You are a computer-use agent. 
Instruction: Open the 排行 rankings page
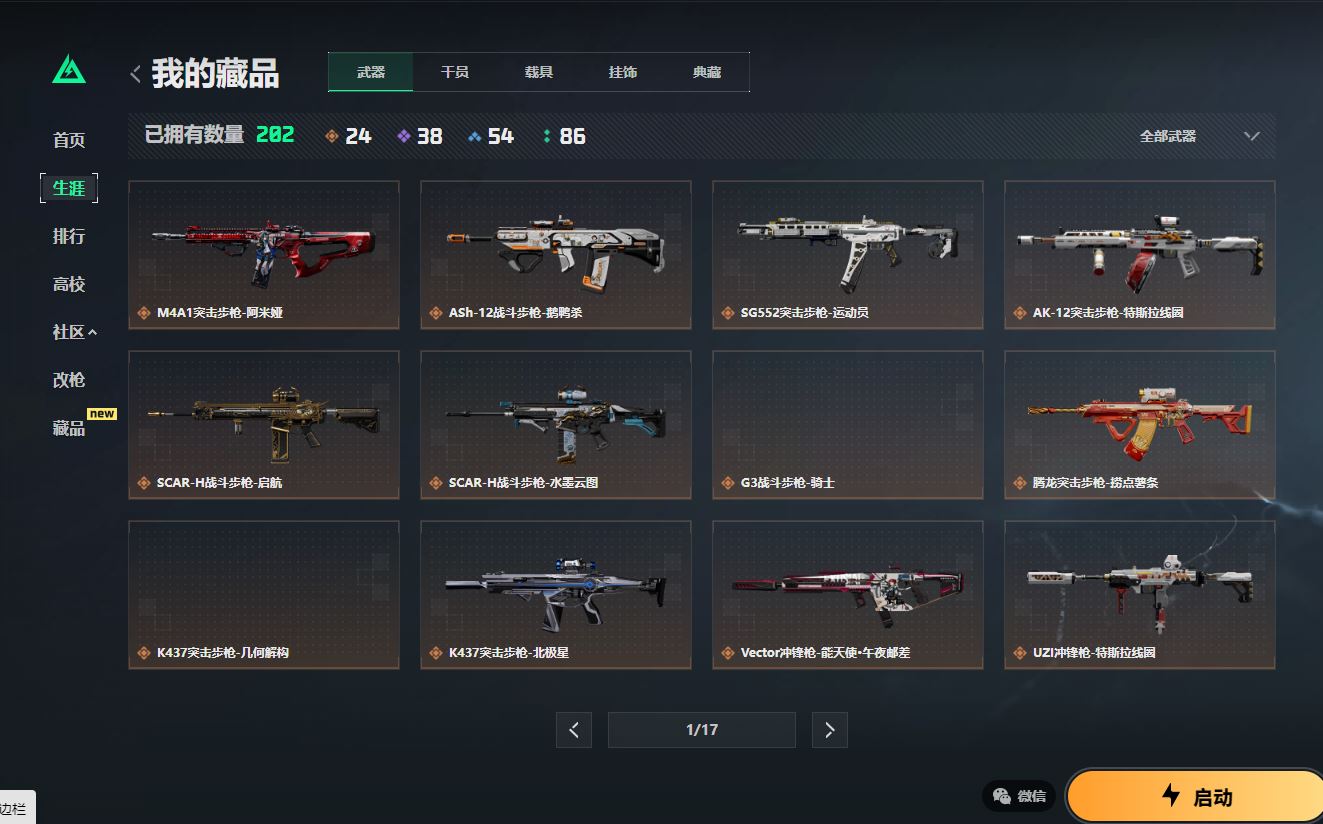tap(69, 236)
